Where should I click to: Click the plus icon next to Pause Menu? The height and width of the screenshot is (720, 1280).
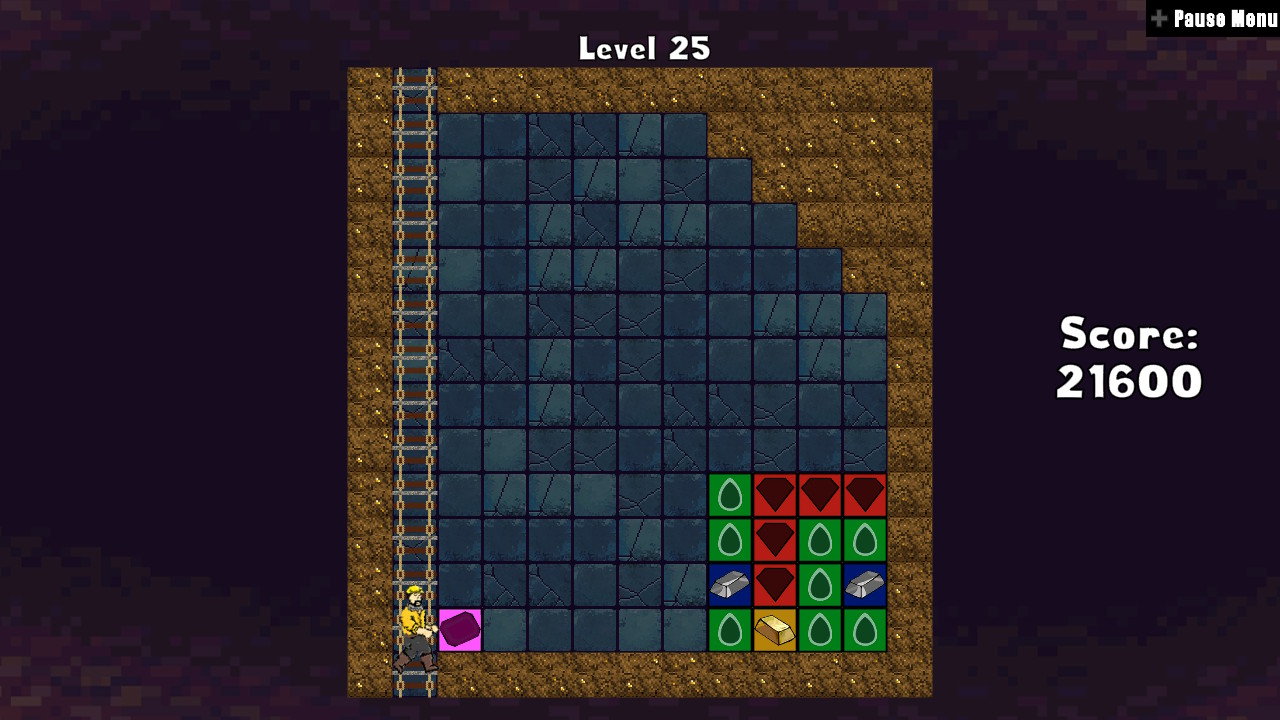[1159, 17]
